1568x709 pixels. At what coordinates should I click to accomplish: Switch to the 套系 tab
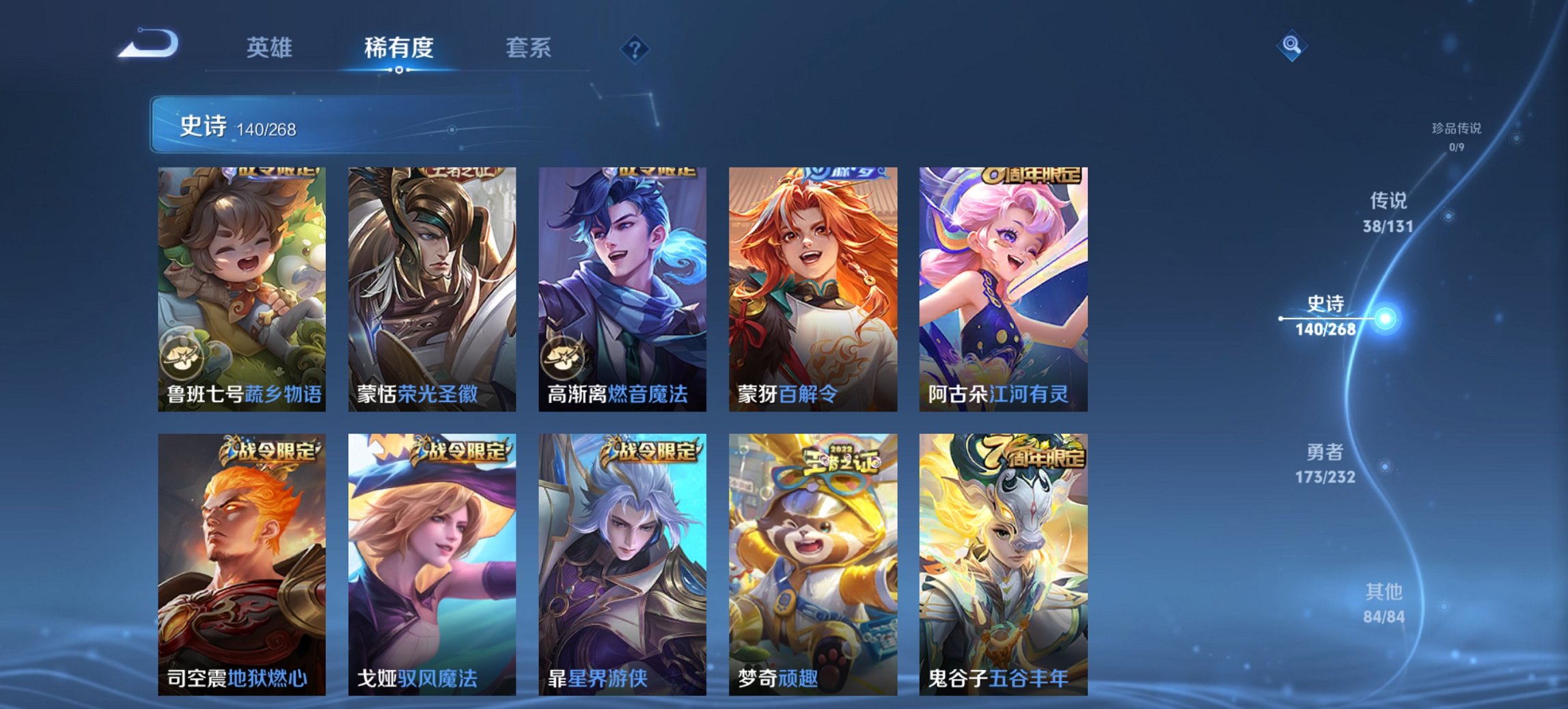(x=529, y=47)
